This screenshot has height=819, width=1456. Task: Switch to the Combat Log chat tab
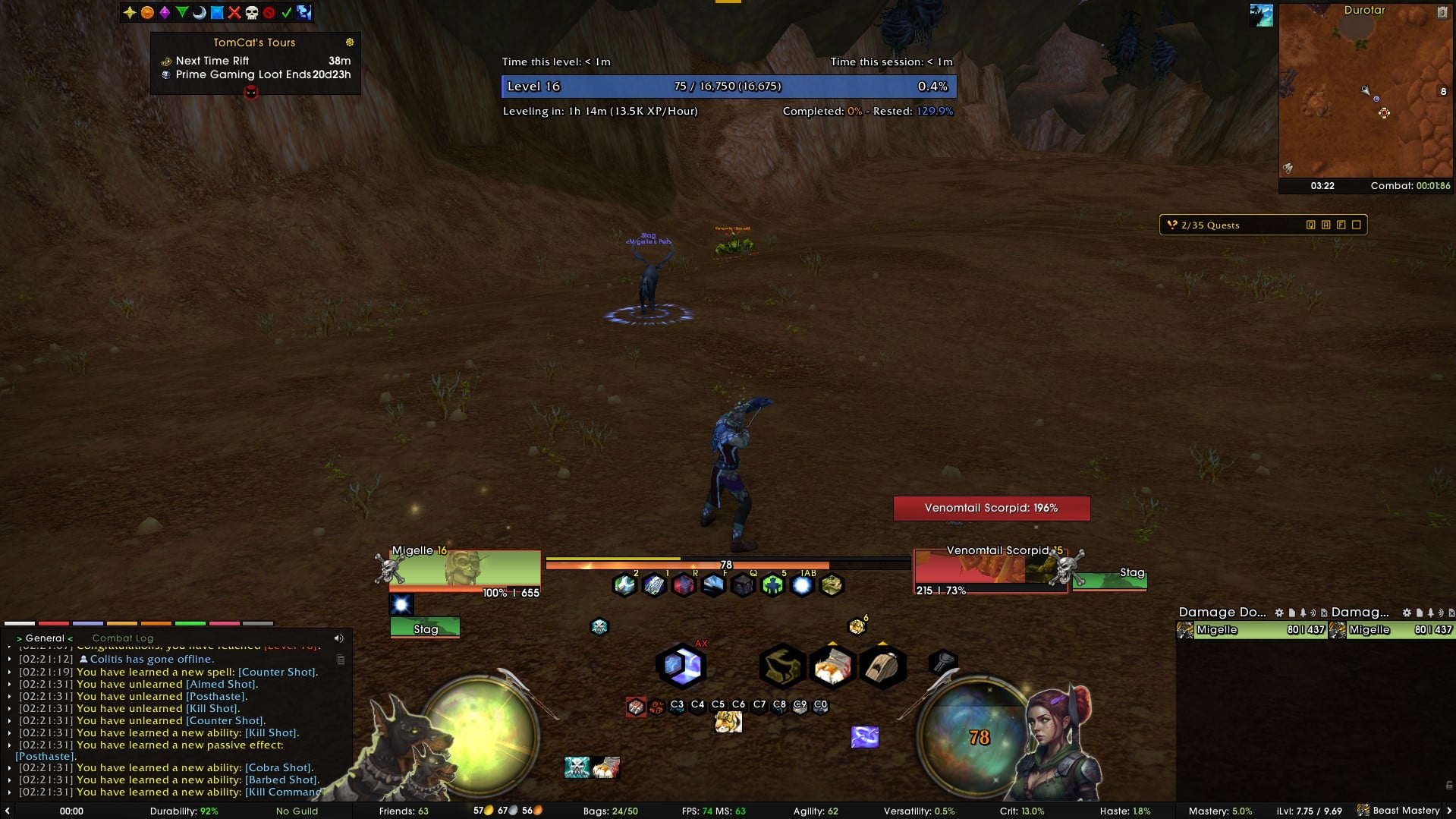[x=122, y=638]
